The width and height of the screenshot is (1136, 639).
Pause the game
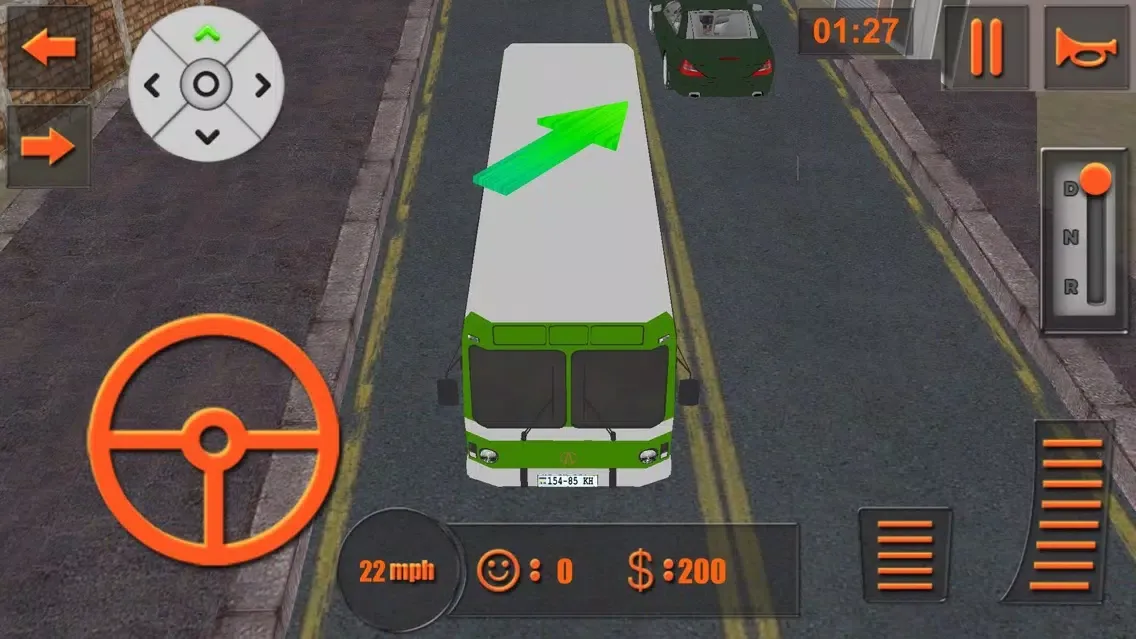(x=985, y=48)
